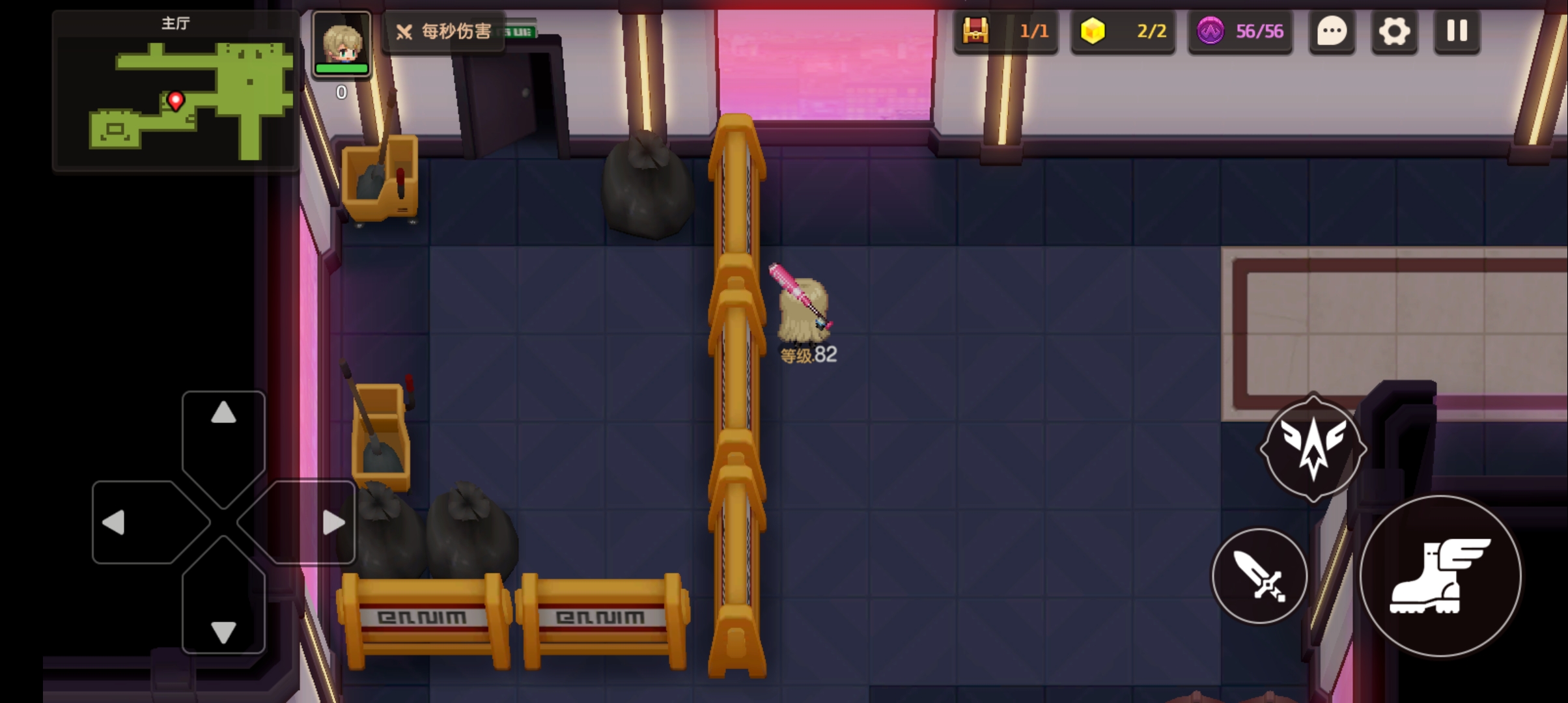Open the gear settings menu
The width and height of the screenshot is (1568, 703).
pyautogui.click(x=1394, y=31)
